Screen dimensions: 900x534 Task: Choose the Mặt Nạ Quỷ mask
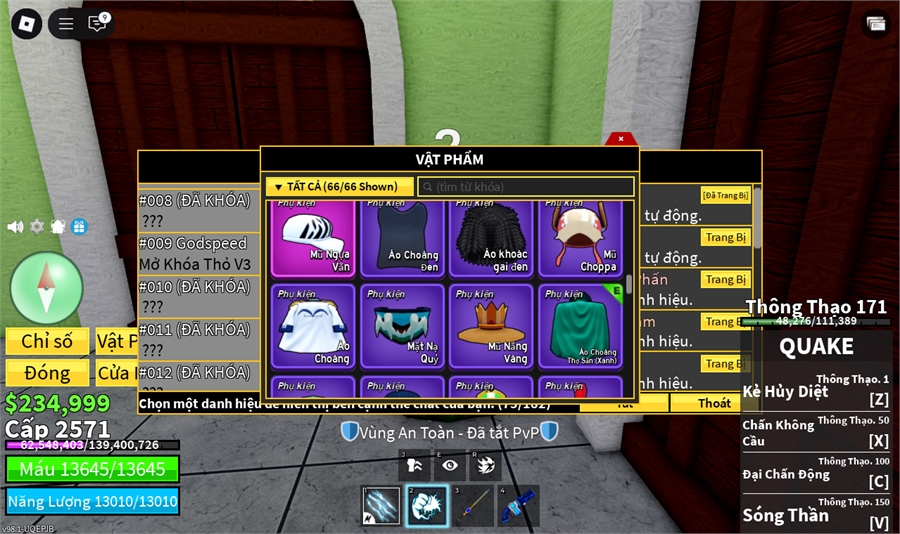coord(402,326)
